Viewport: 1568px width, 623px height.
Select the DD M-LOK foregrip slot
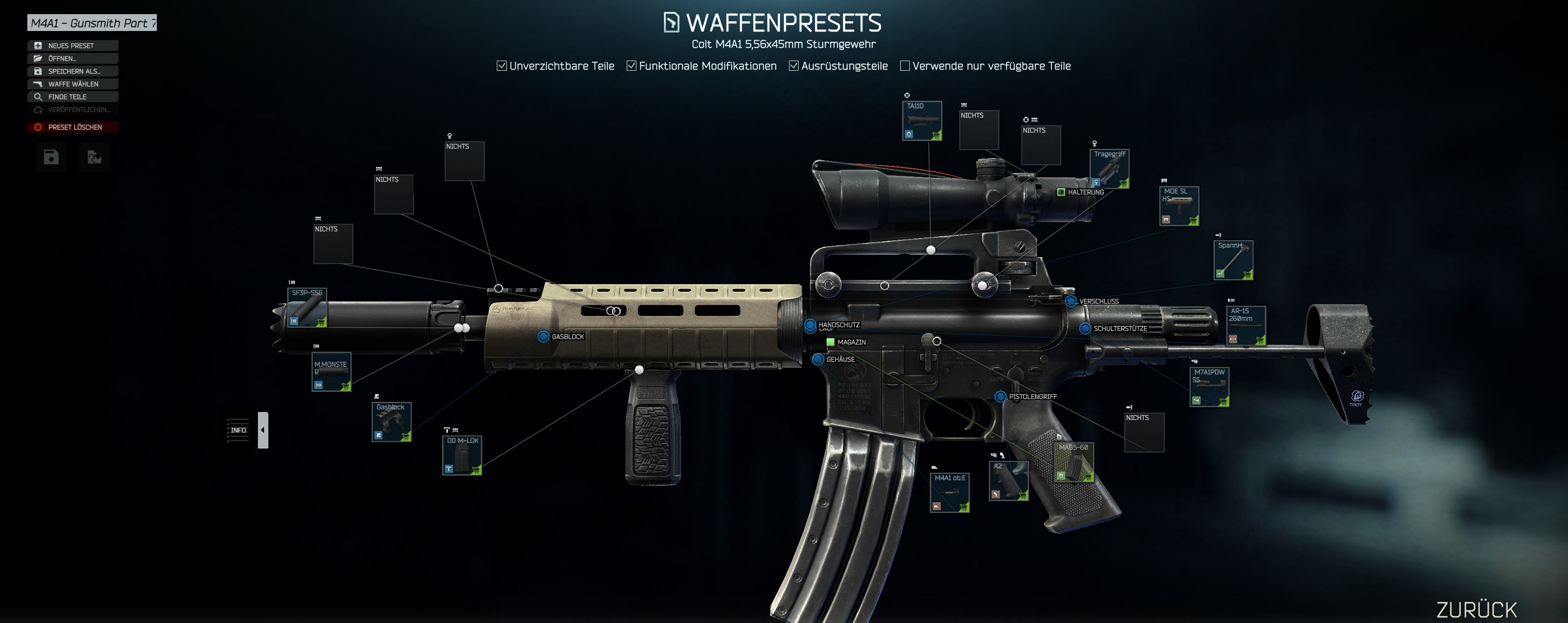pyautogui.click(x=462, y=455)
